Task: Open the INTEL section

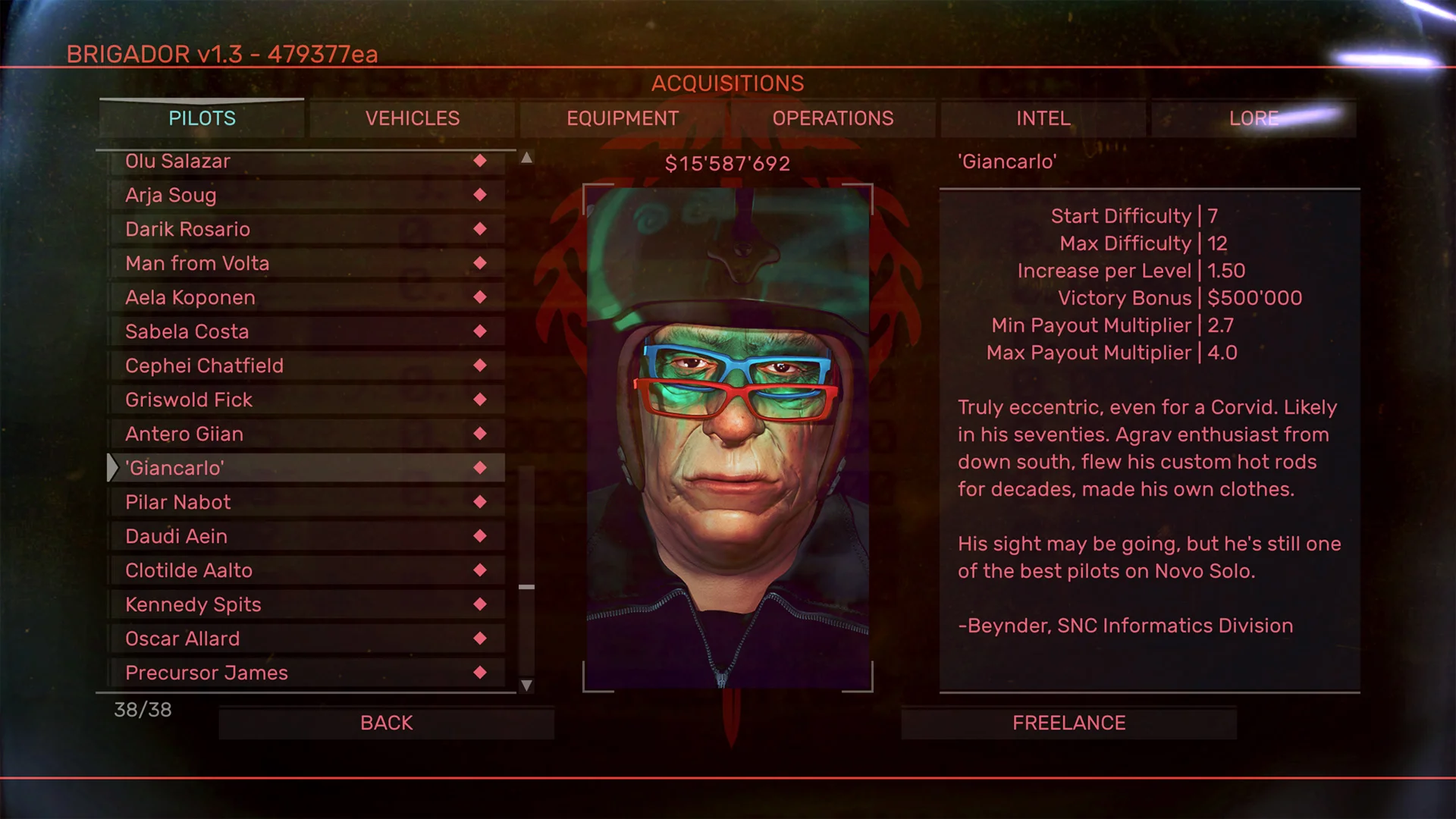Action: pos(1043,118)
